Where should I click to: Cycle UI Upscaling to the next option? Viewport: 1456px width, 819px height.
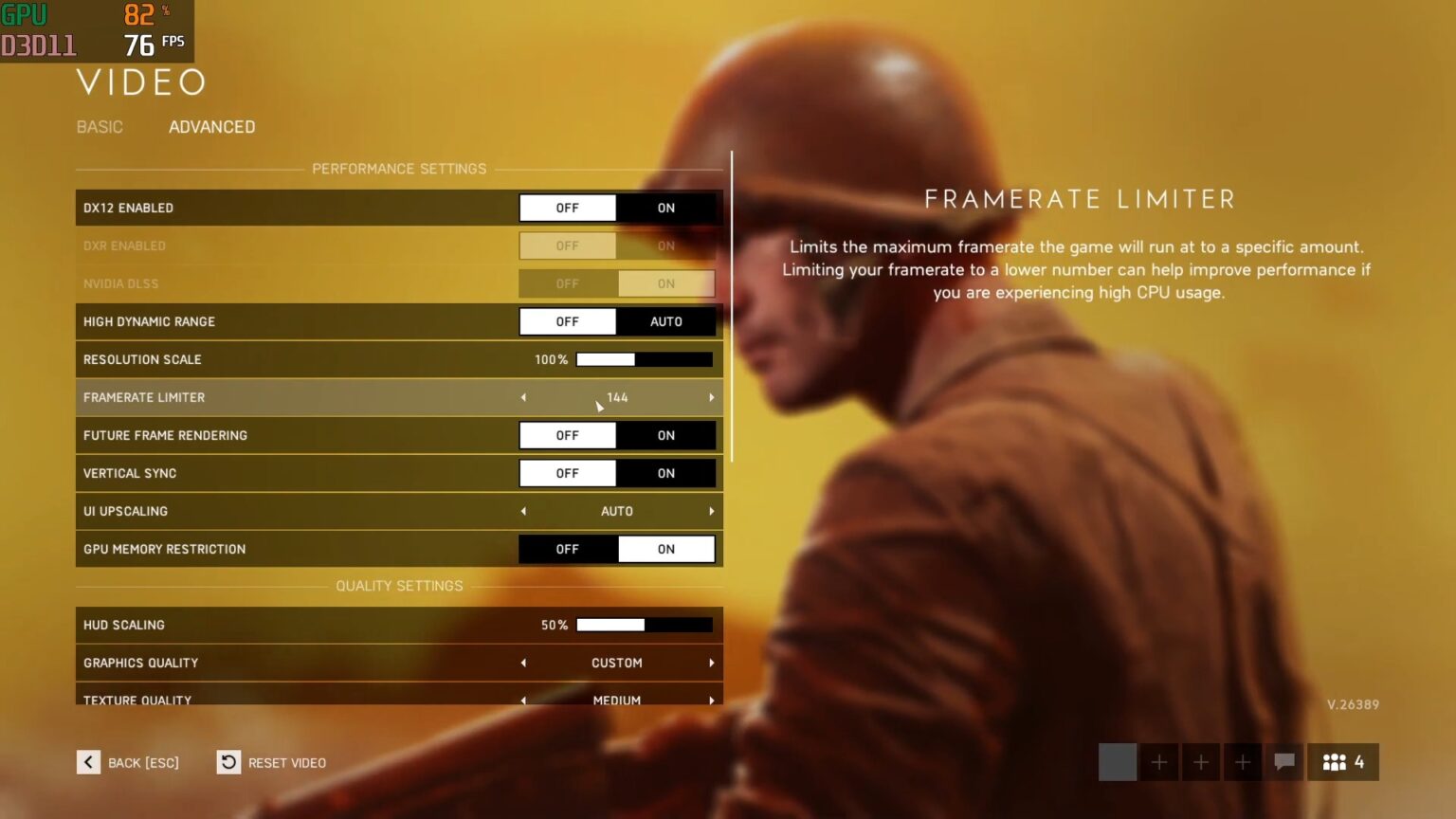point(711,511)
